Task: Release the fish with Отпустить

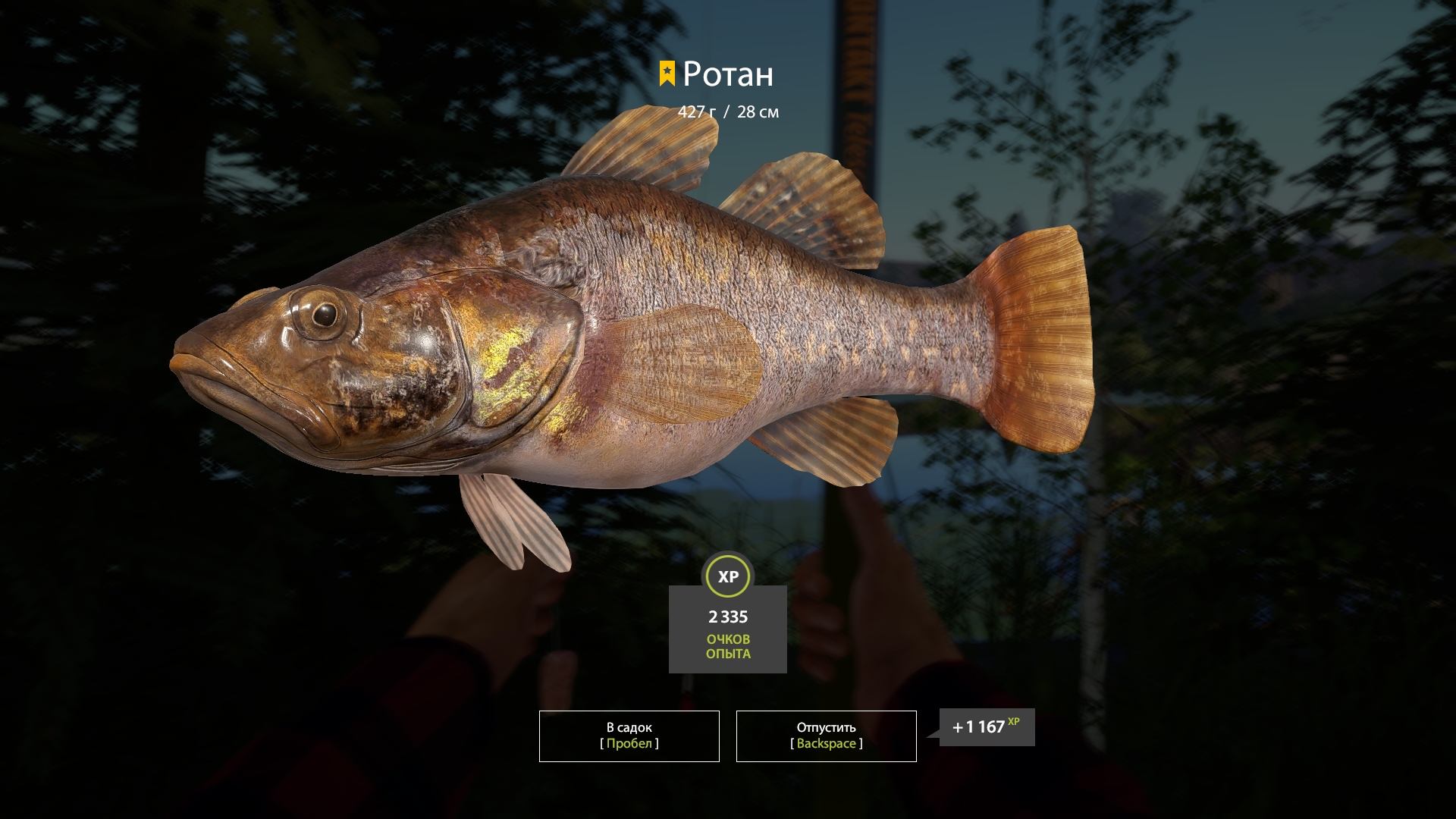Action: 826,736
